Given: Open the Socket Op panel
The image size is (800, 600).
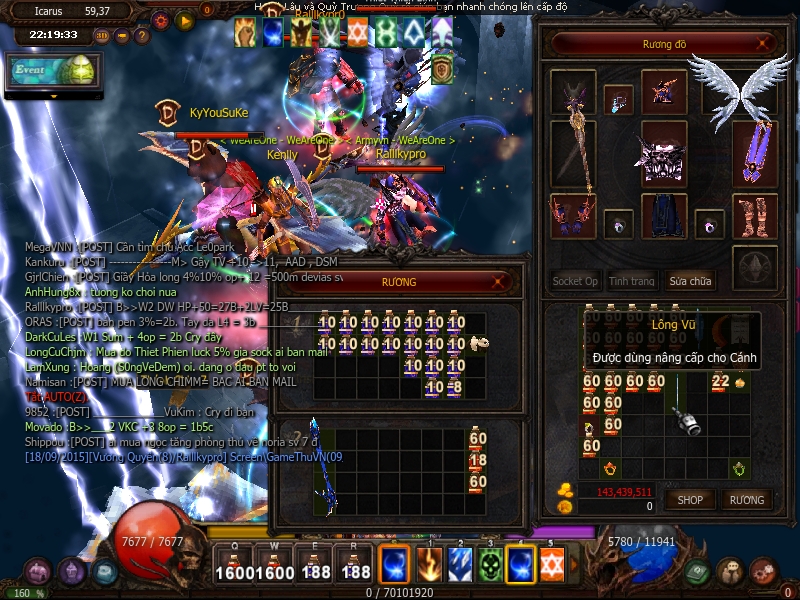Looking at the screenshot, I should [x=575, y=281].
